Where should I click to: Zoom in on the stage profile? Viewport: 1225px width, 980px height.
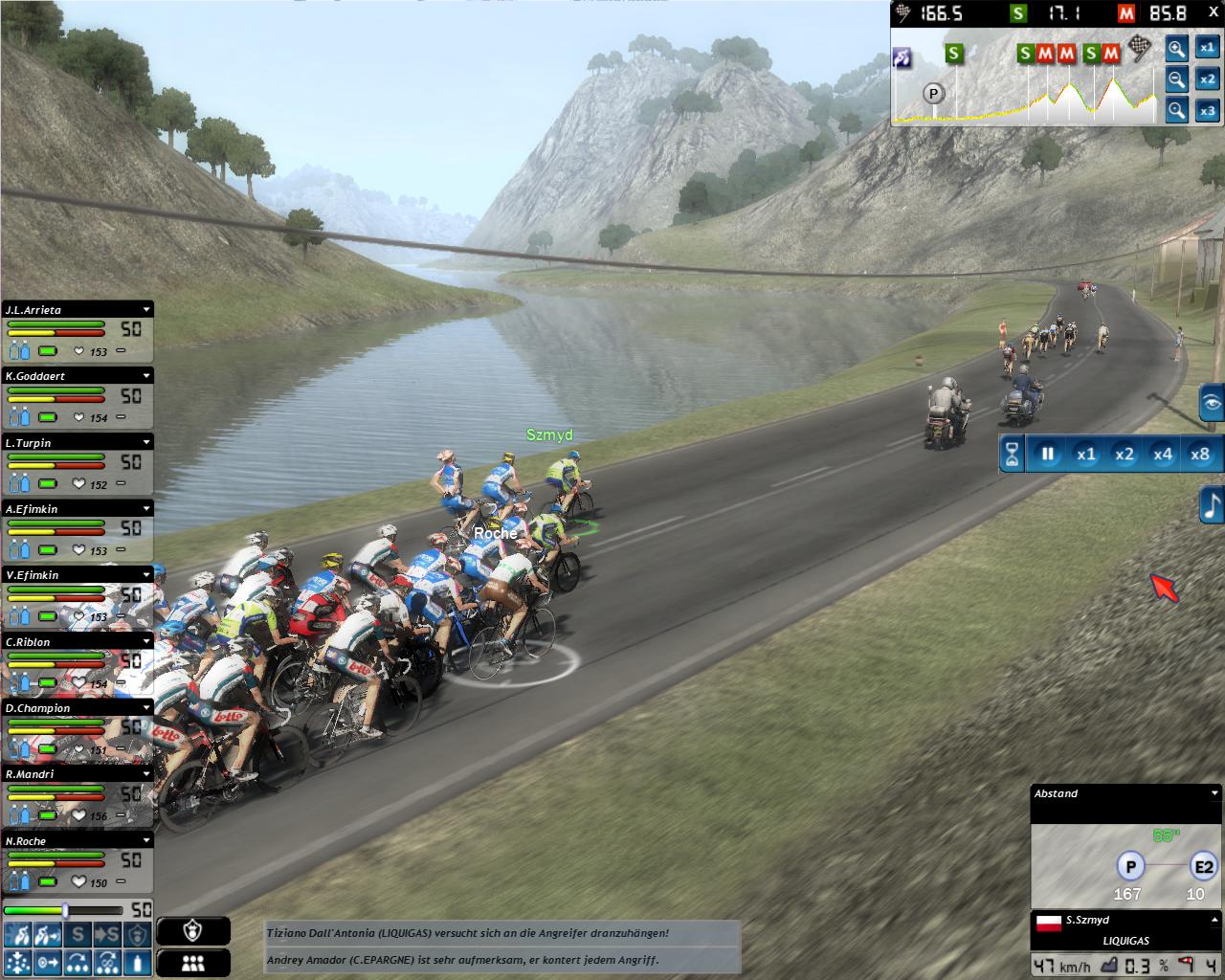[1176, 49]
